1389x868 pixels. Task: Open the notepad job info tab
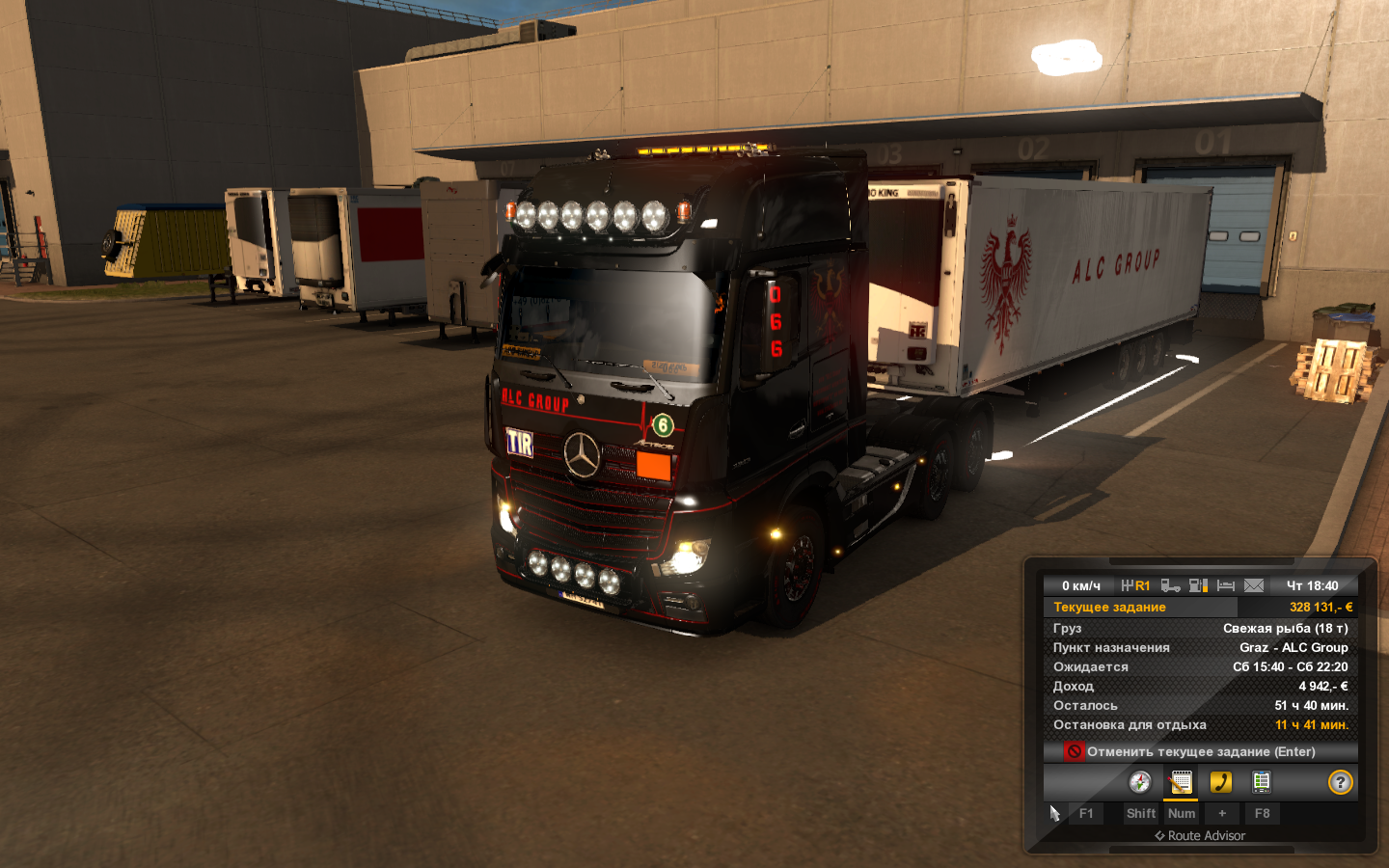[x=1181, y=782]
